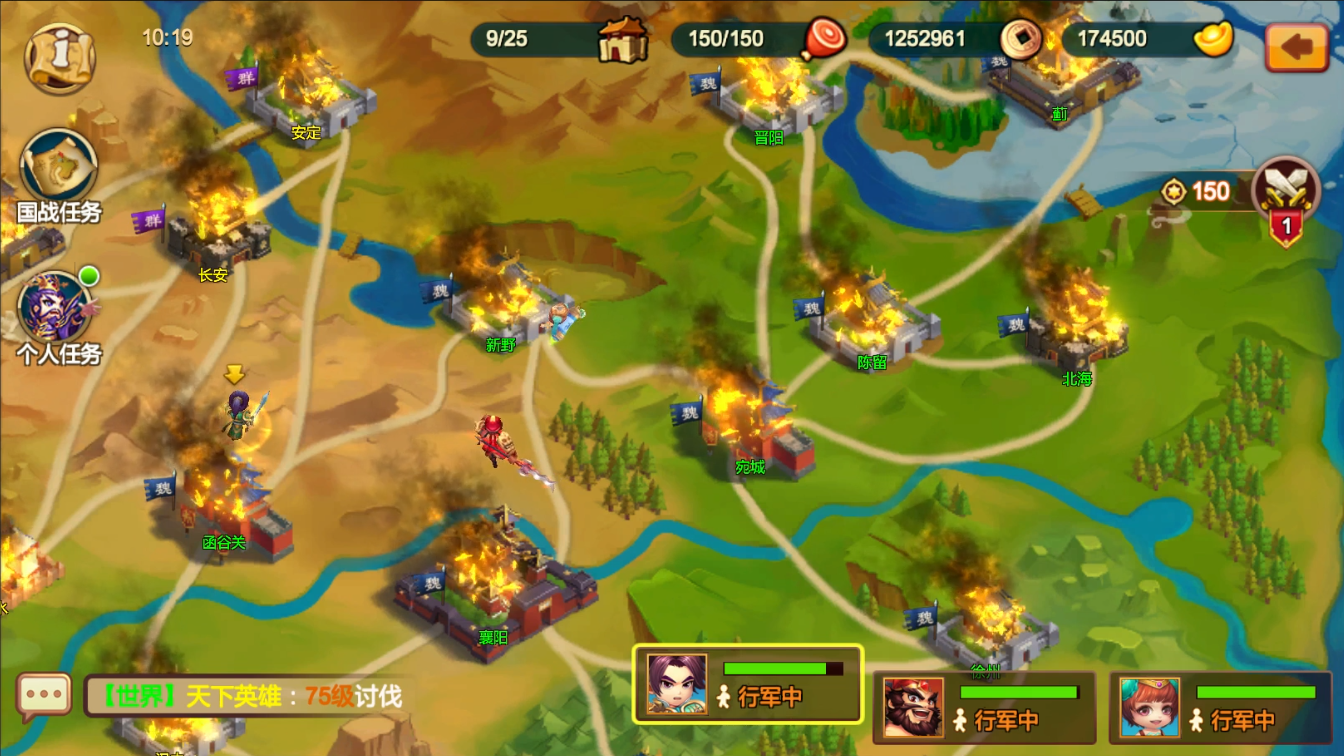
Task: Open the info scroll button
Action: tap(59, 58)
